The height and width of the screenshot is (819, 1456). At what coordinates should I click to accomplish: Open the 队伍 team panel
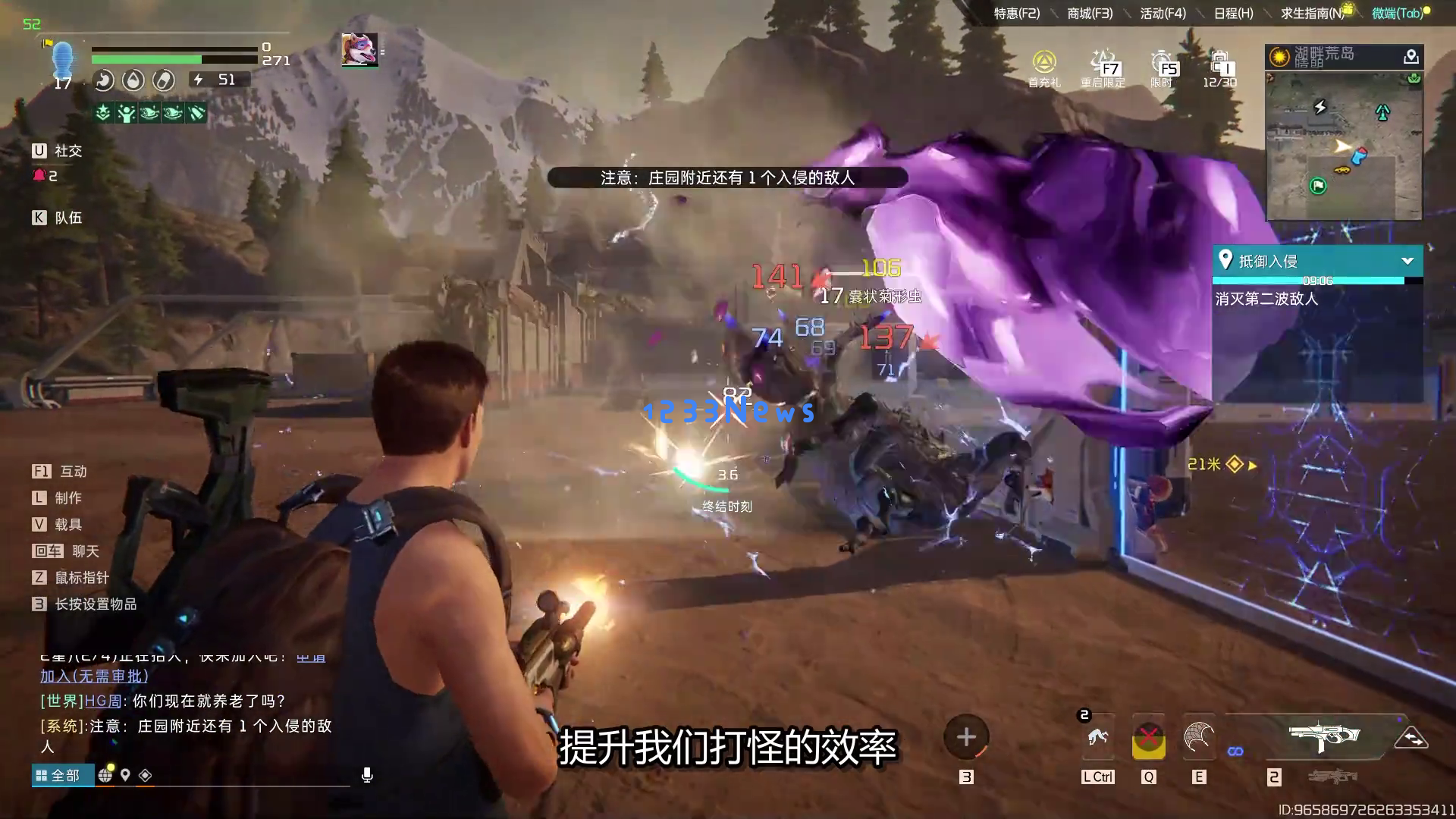point(58,218)
